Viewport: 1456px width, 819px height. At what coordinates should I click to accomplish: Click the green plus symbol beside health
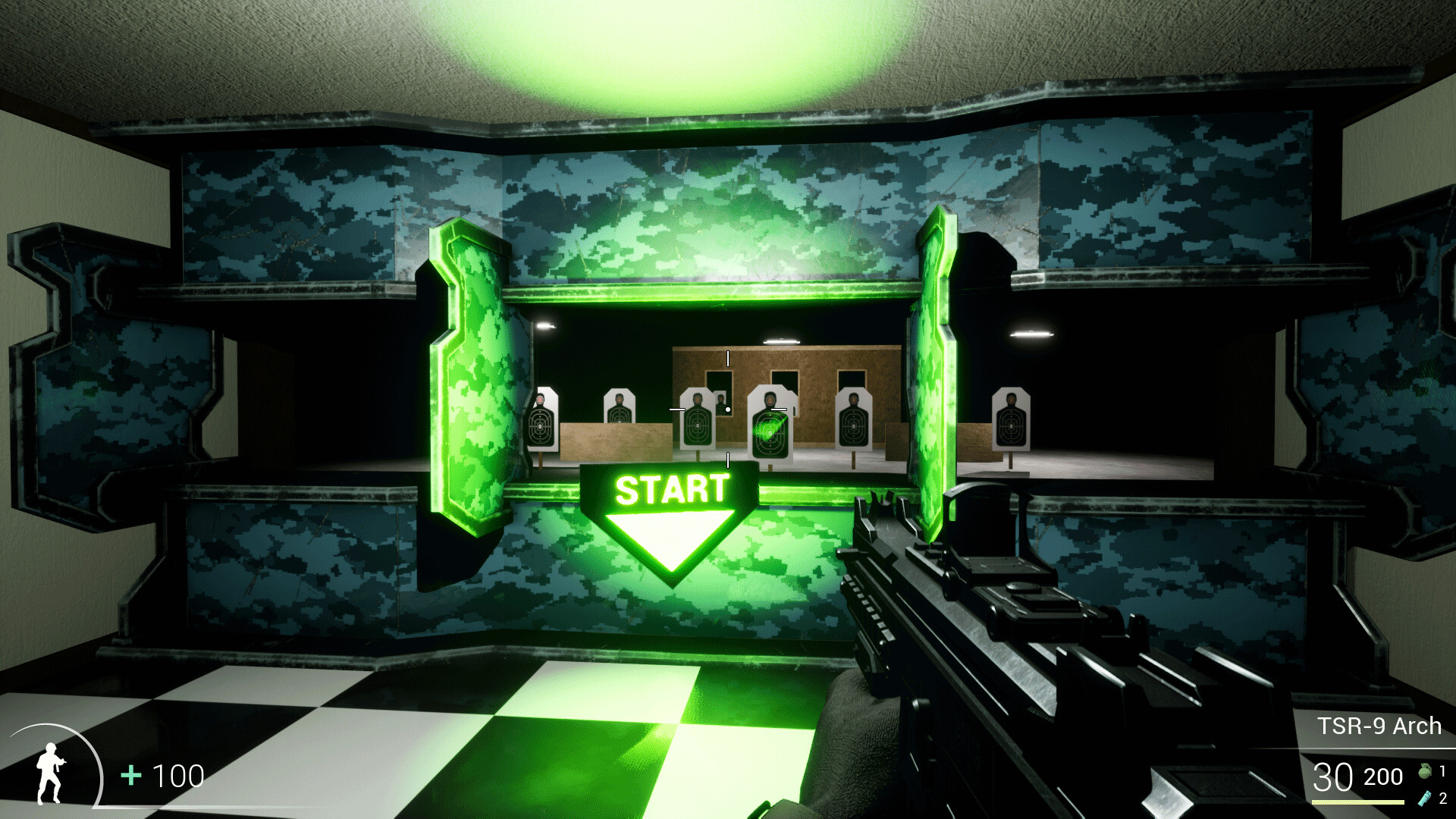click(130, 777)
